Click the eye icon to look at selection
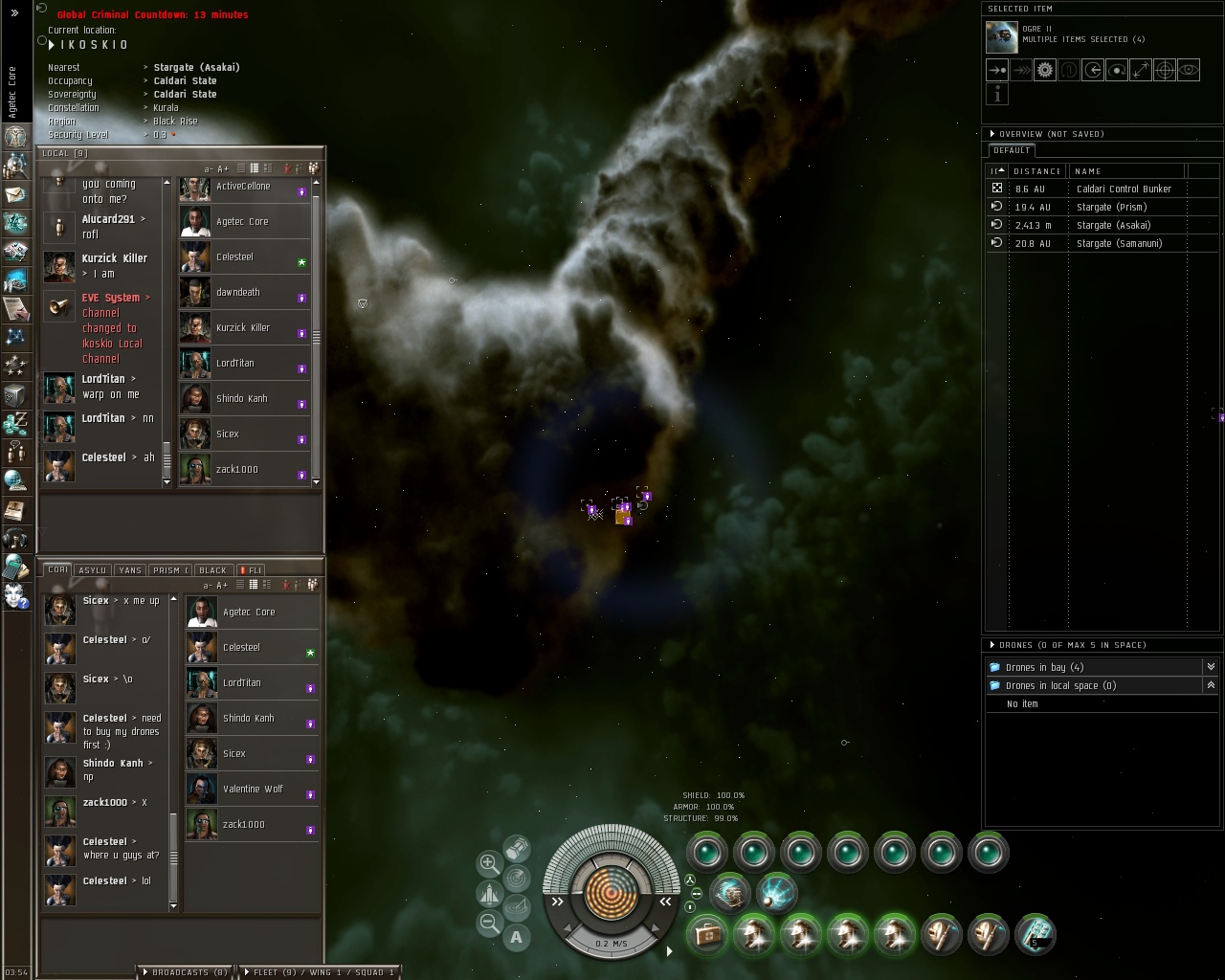The width and height of the screenshot is (1225, 980). click(1189, 70)
